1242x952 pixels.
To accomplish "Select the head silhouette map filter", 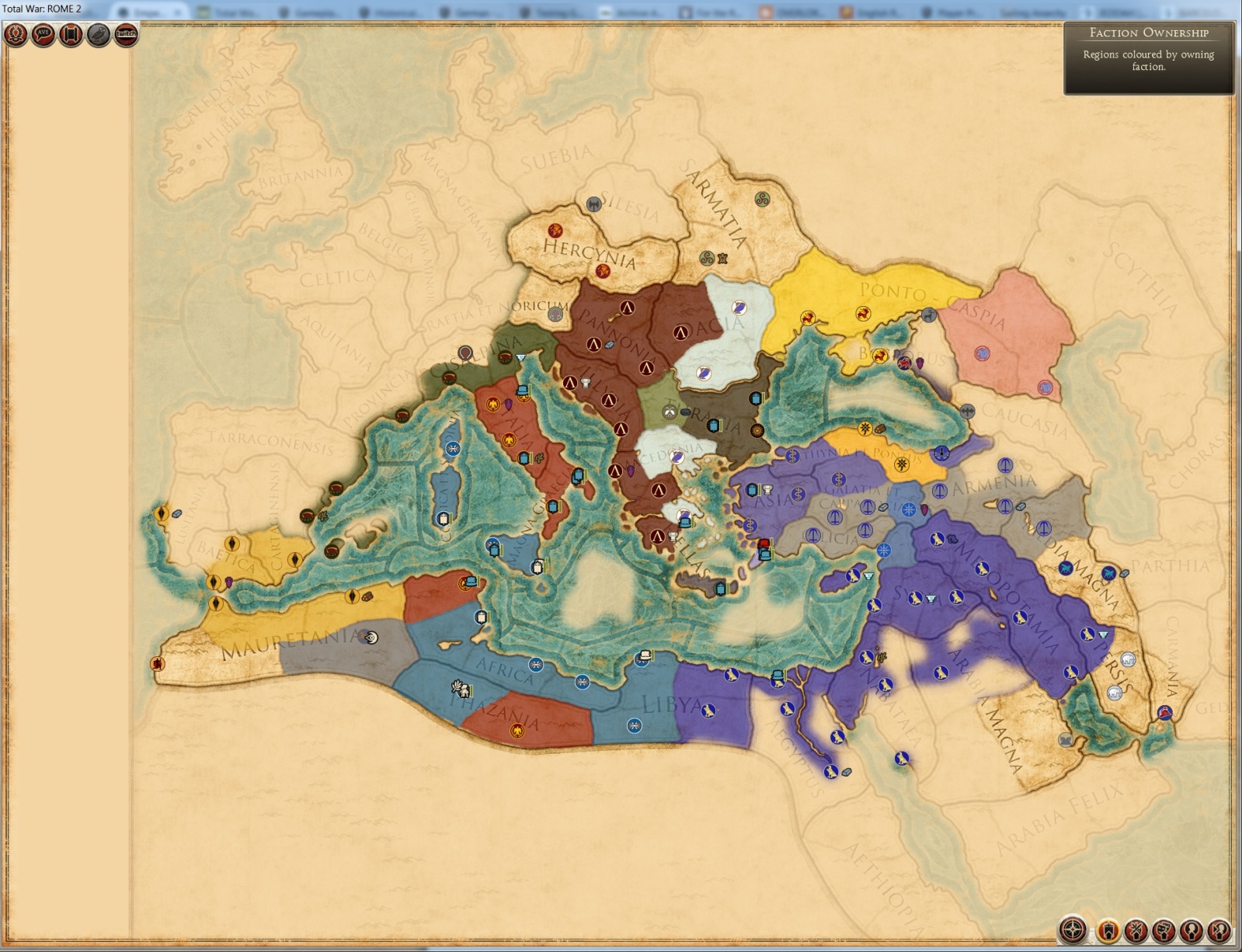I will coord(1192,929).
